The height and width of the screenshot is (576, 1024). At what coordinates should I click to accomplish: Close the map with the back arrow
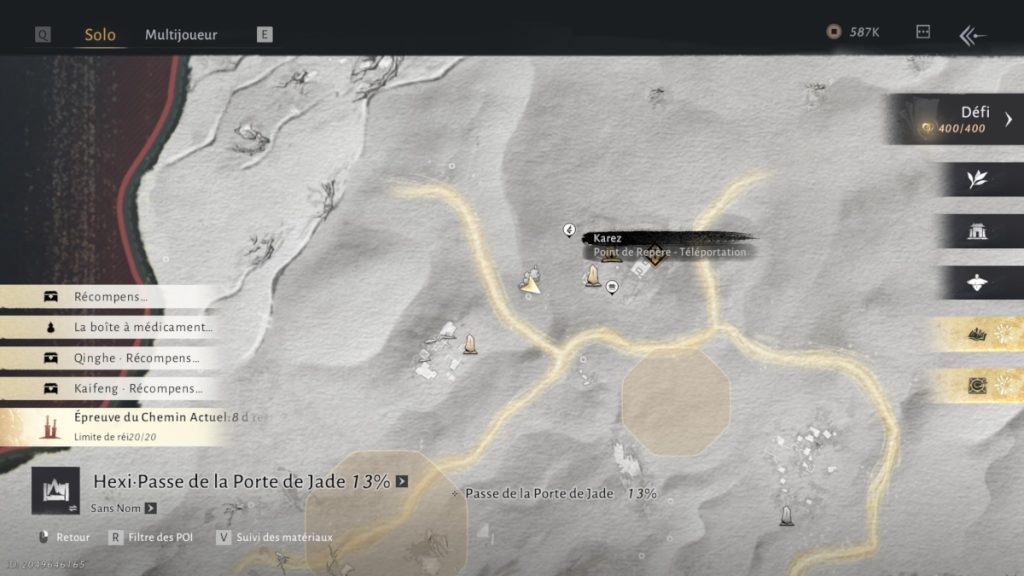coord(972,36)
